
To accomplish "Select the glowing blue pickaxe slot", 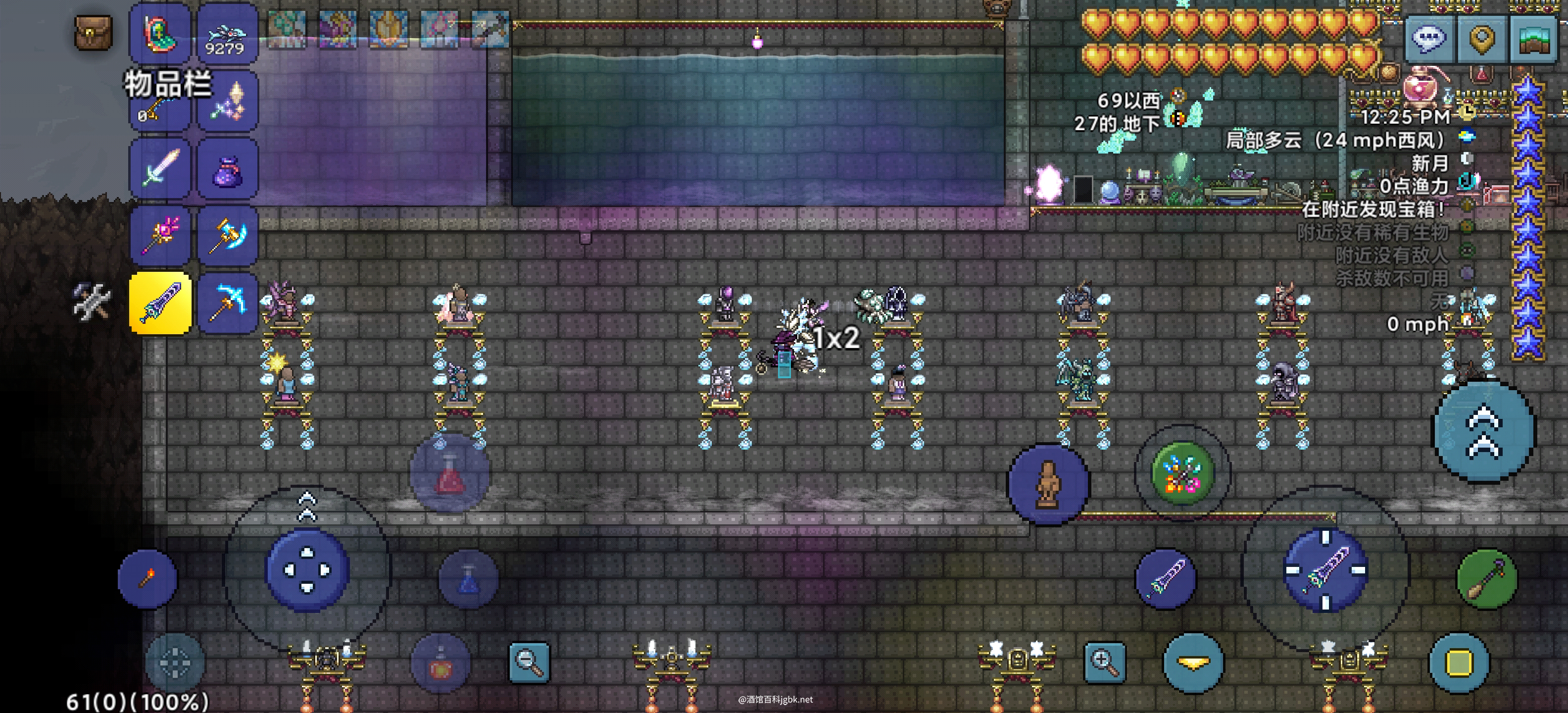I will pos(227,303).
